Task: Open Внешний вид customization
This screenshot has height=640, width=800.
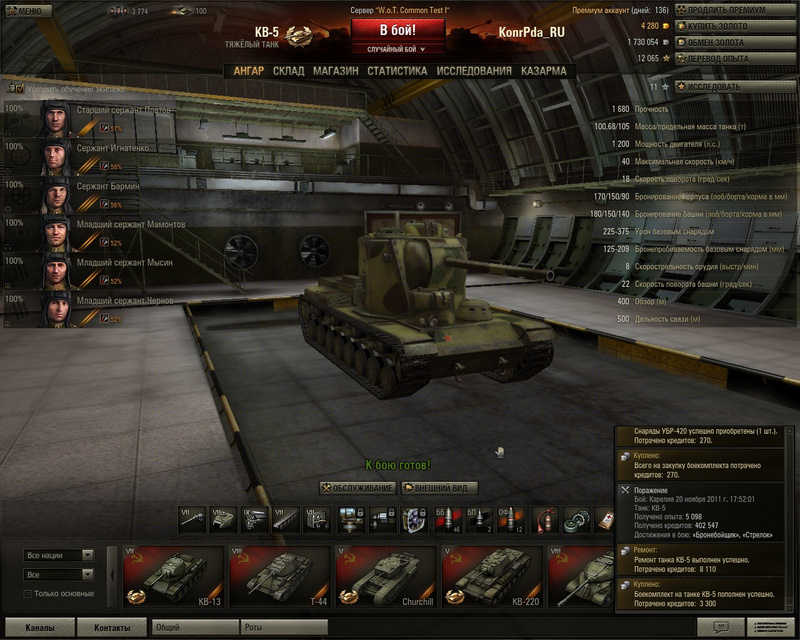Action: click(x=439, y=488)
